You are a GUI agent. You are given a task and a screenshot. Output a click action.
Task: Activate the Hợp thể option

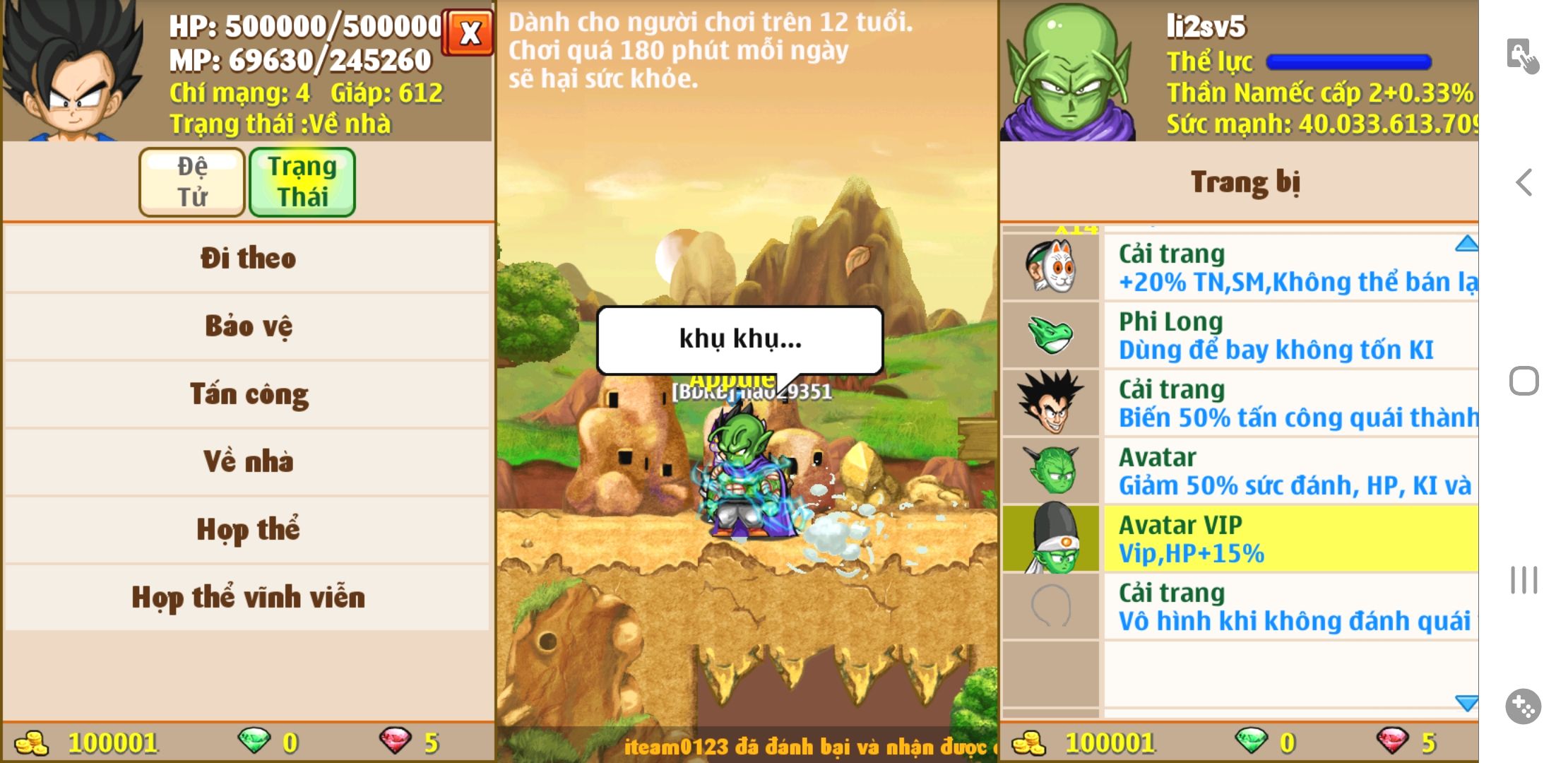point(247,530)
